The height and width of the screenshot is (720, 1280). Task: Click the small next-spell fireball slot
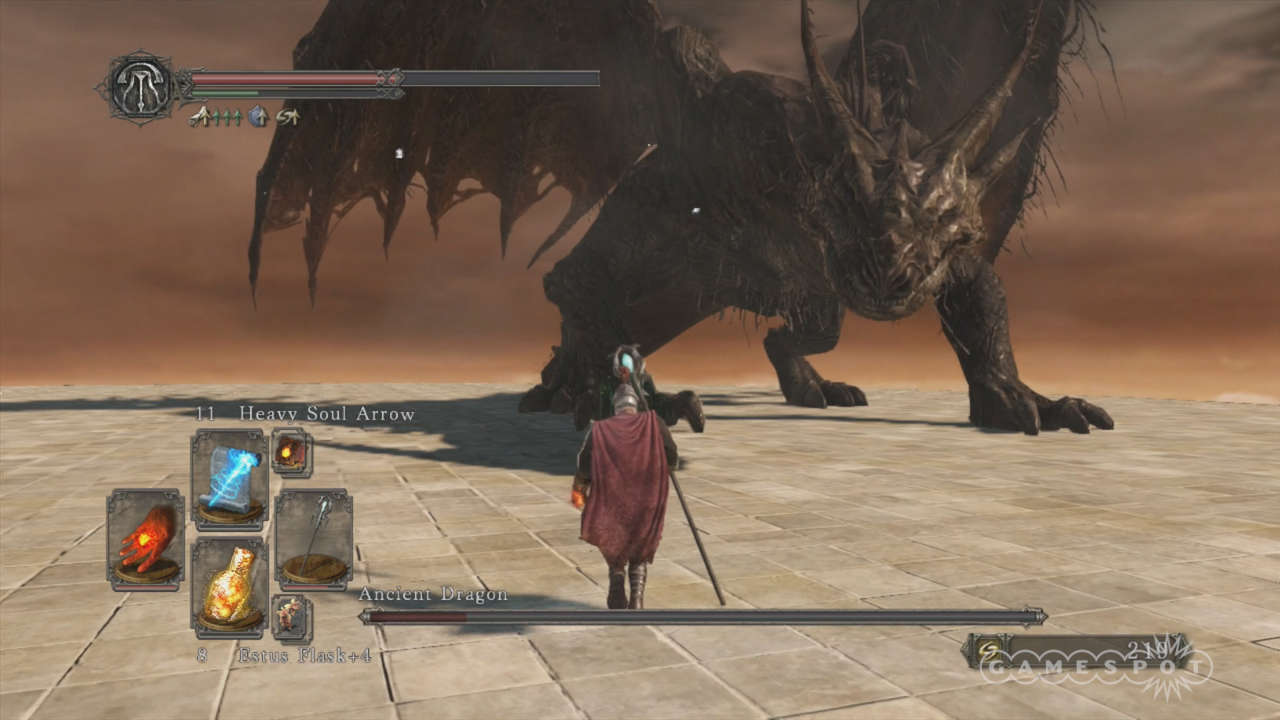coord(291,452)
